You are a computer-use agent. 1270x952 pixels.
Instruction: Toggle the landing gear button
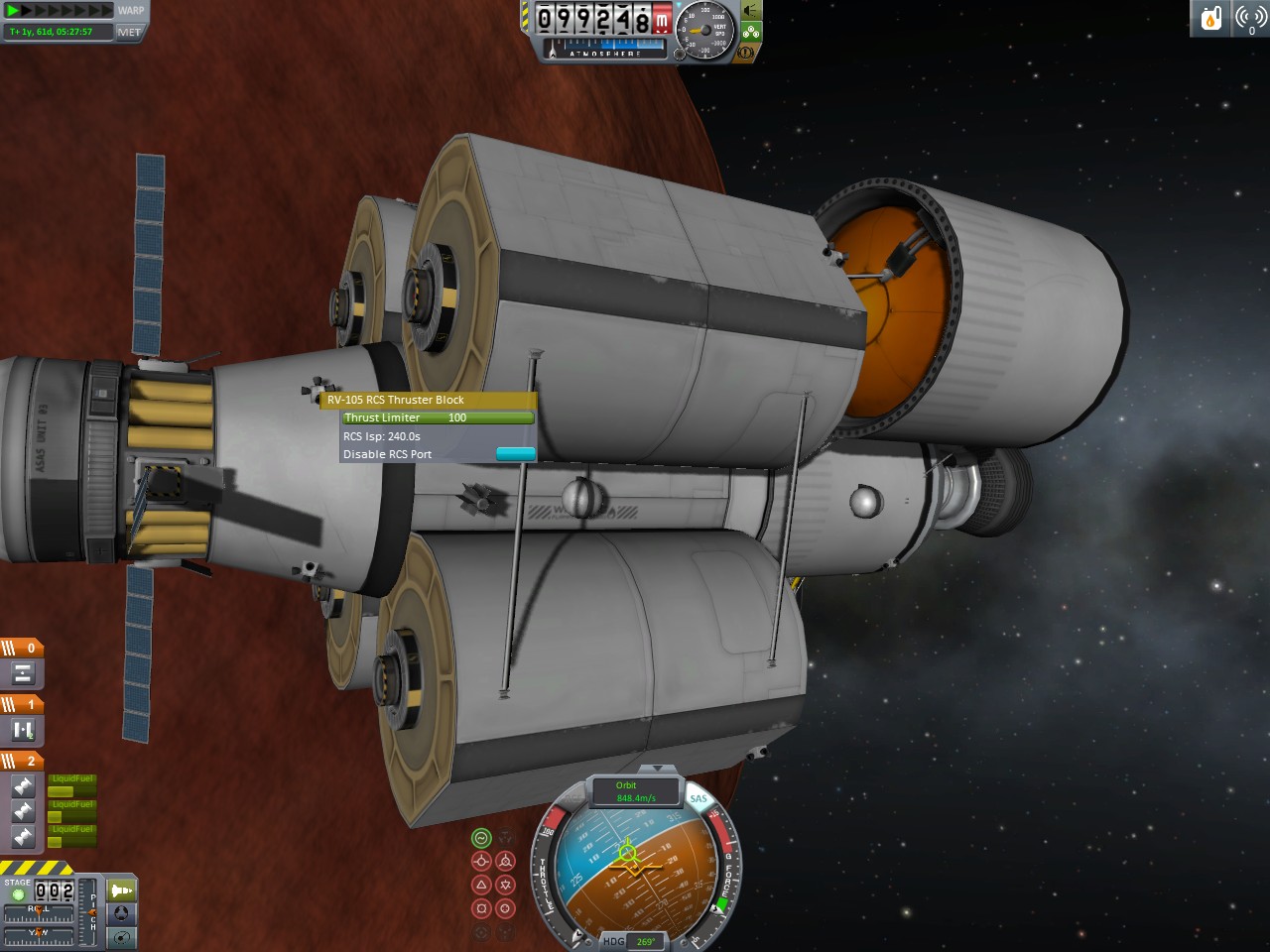pyautogui.click(x=751, y=32)
